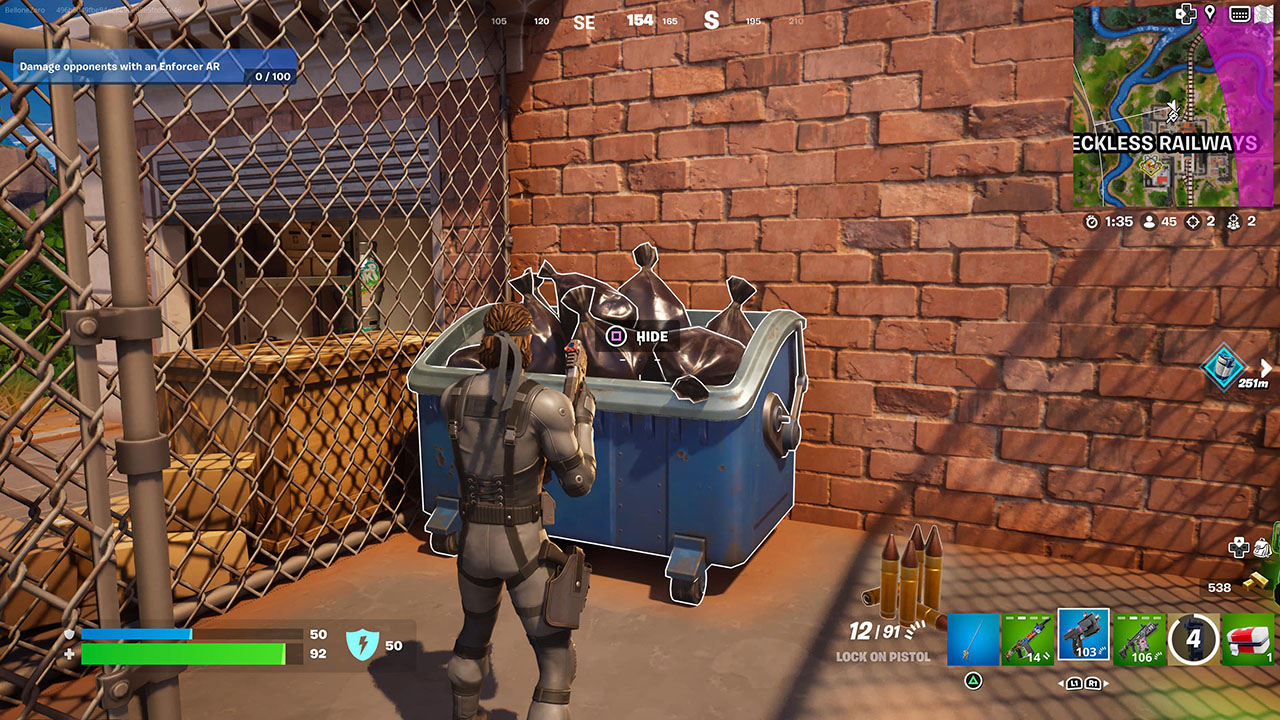Viewport: 1280px width, 720px height.
Task: Select the backpack icon near the gold count
Action: pos(1262,548)
